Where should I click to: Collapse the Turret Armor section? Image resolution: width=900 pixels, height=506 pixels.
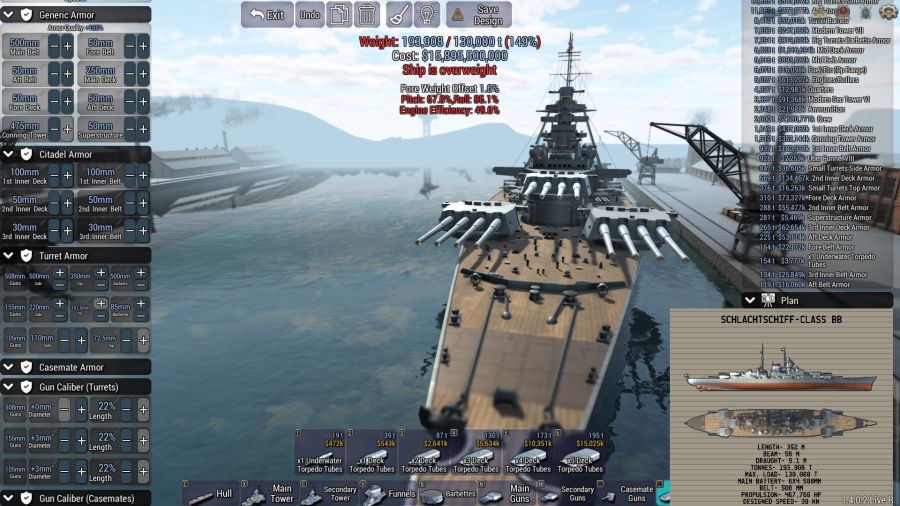click(x=9, y=255)
